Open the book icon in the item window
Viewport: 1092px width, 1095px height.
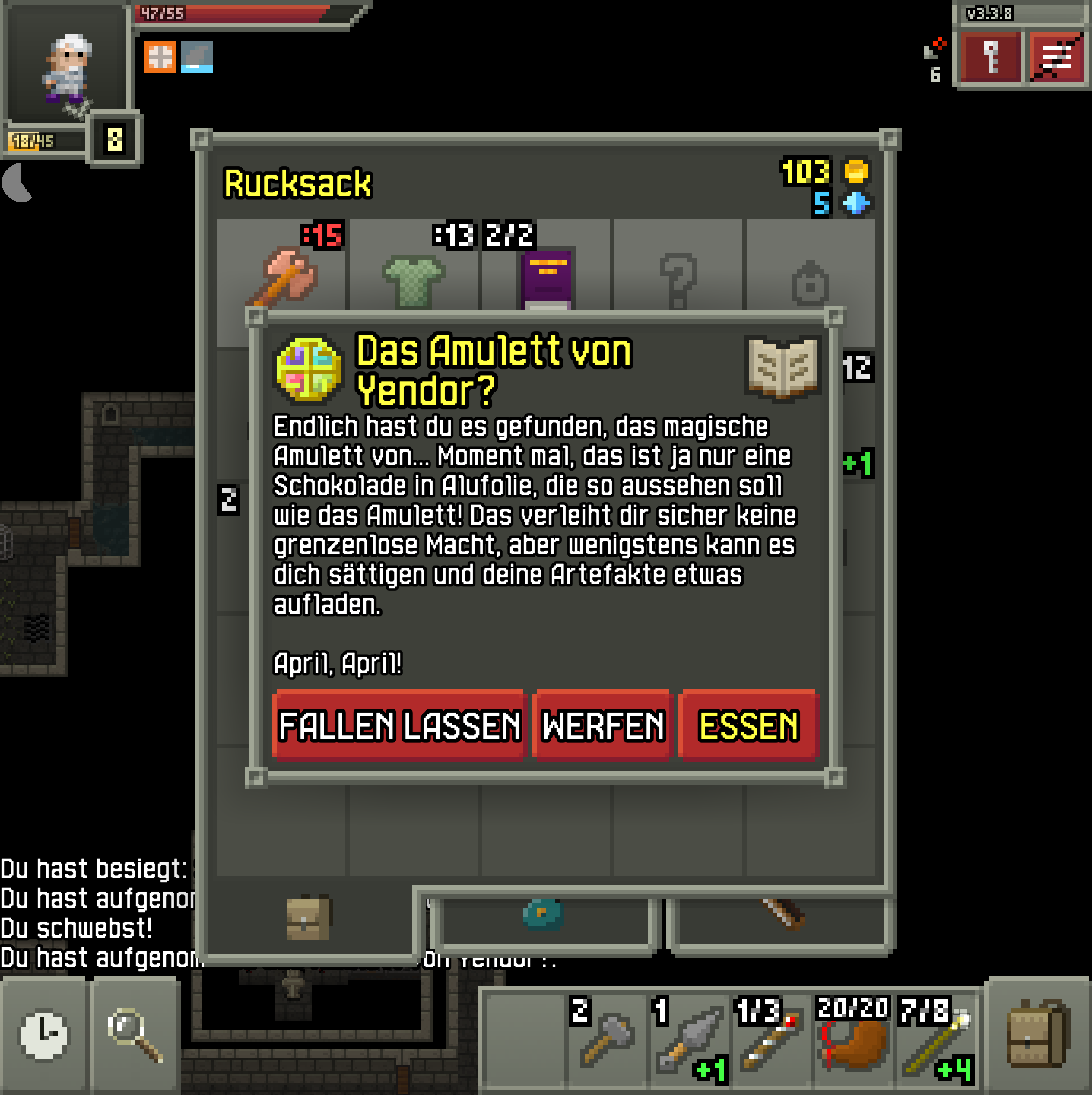[783, 368]
